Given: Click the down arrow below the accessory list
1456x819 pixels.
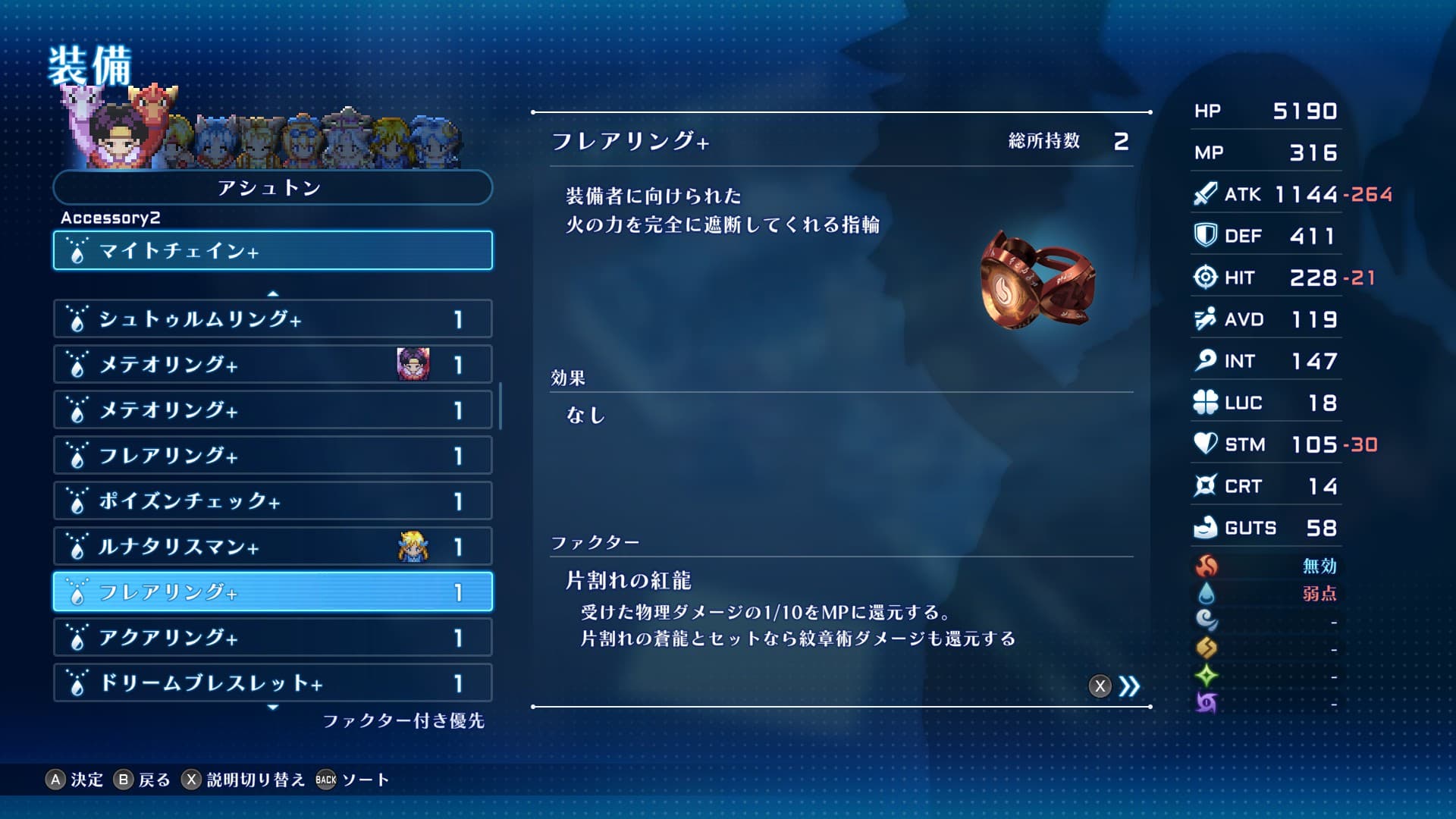Looking at the screenshot, I should [273, 707].
